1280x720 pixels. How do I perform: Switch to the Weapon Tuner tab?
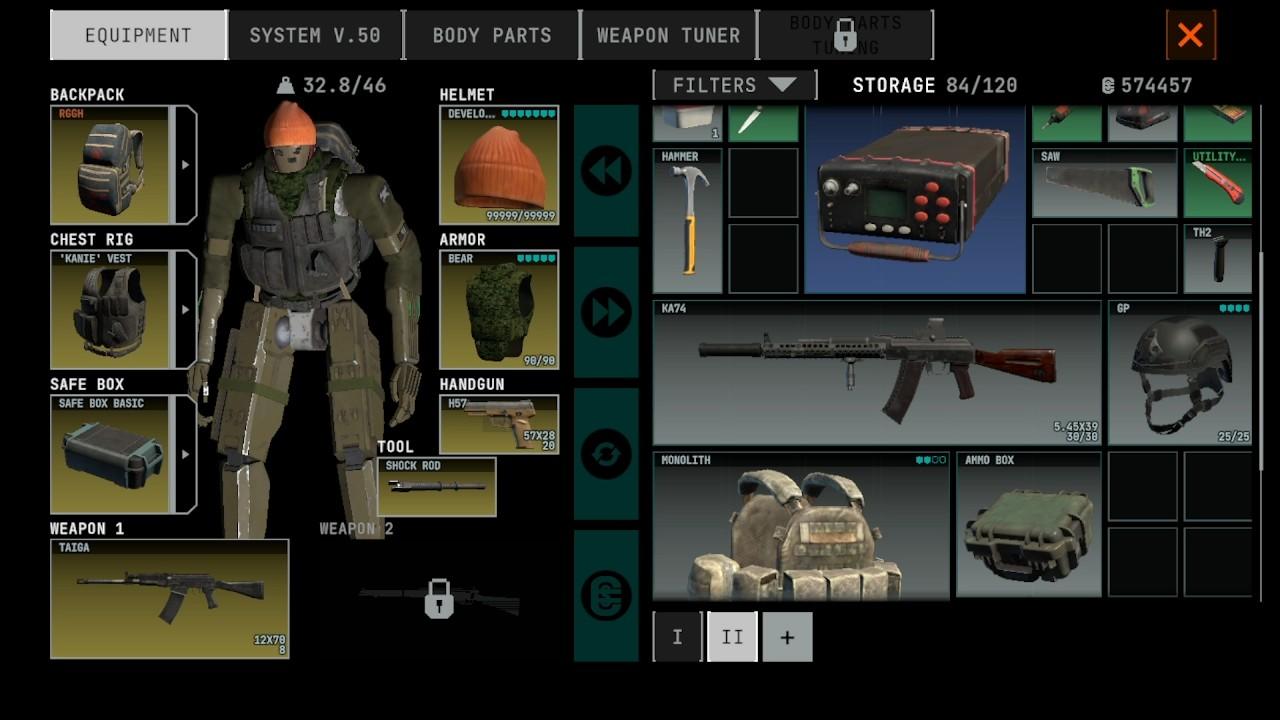668,34
